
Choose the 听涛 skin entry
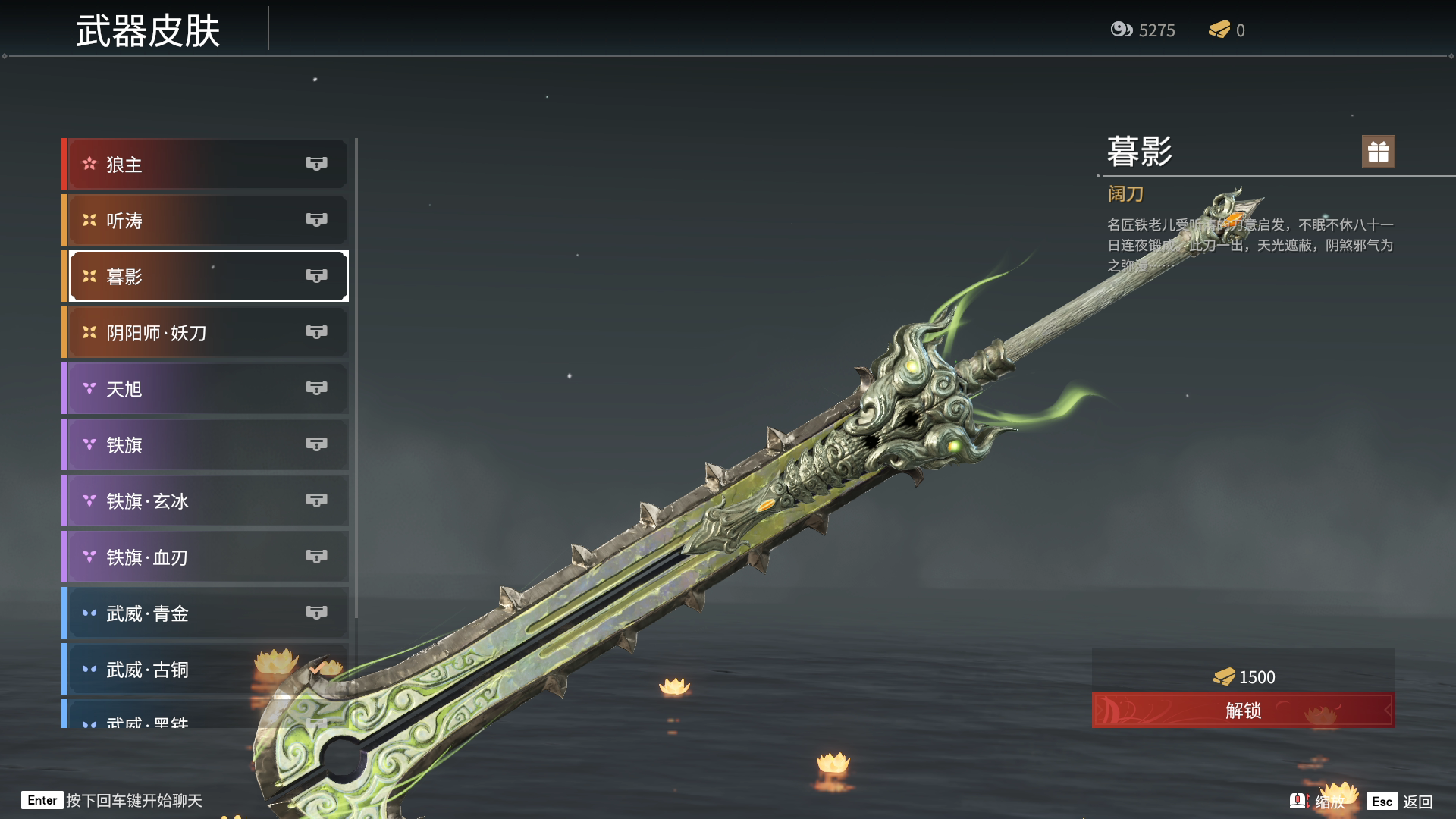pyautogui.click(x=205, y=220)
